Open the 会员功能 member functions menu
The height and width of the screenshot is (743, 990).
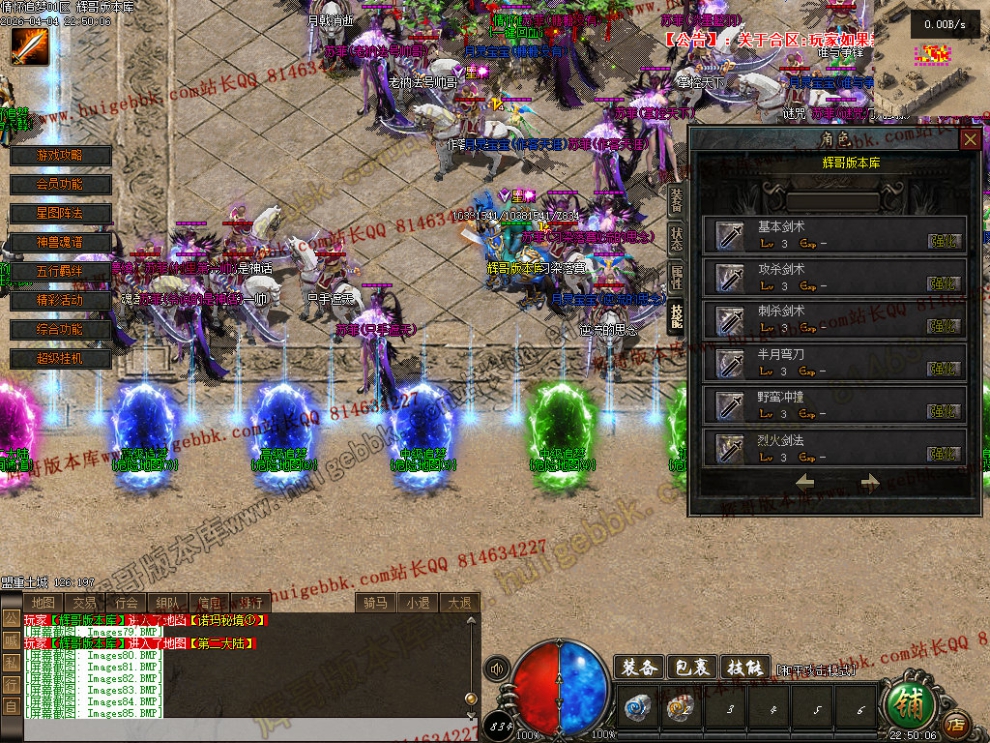pyautogui.click(x=60, y=184)
